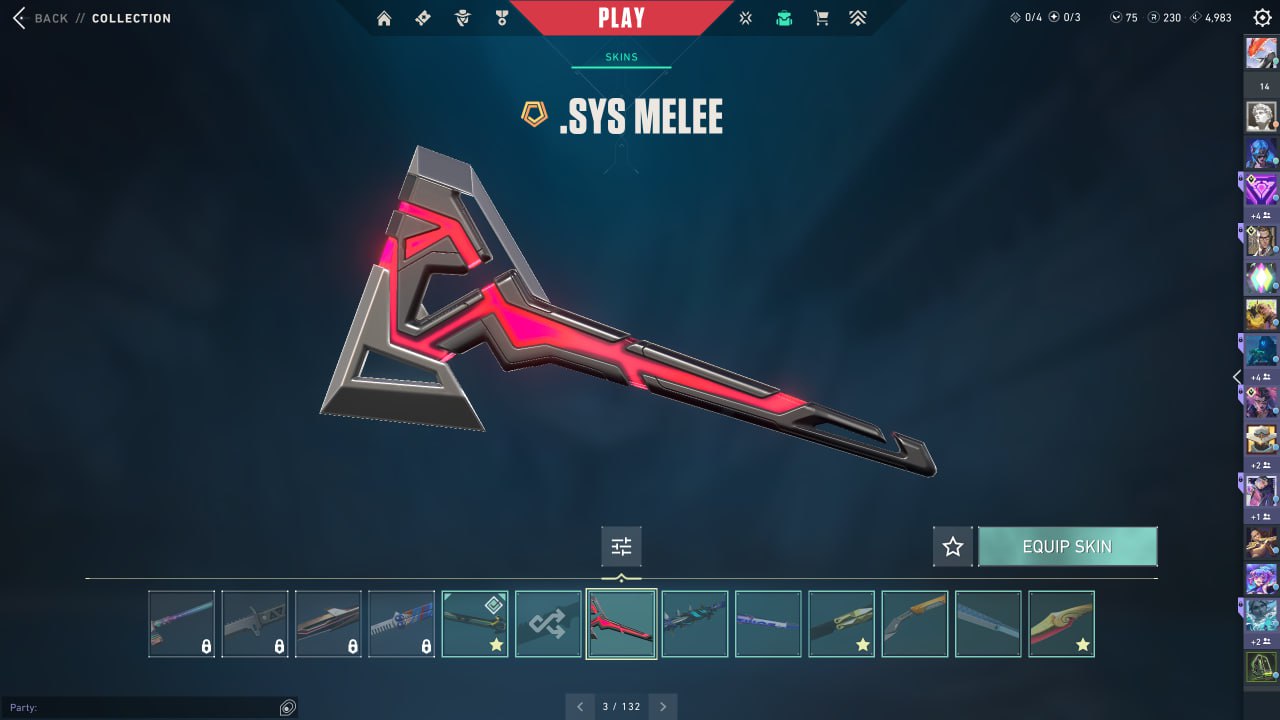Open the green collection backpack icon
Image resolution: width=1280 pixels, height=720 pixels.
pos(784,18)
